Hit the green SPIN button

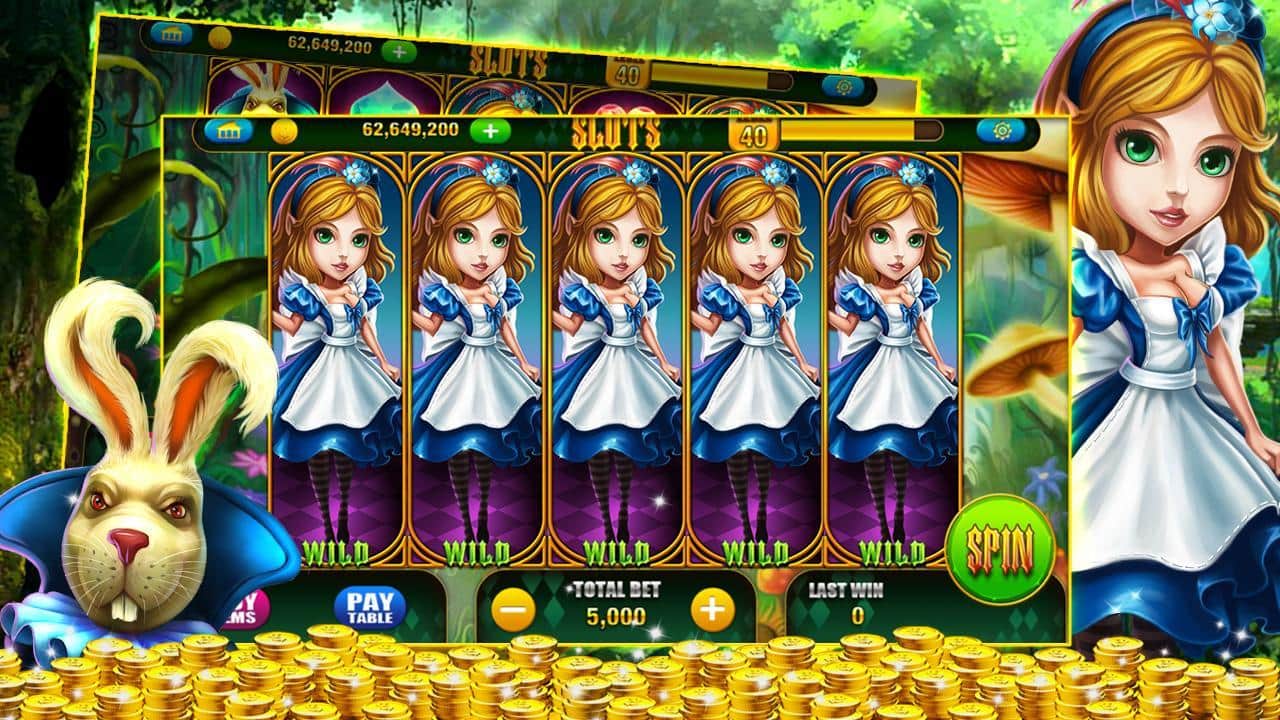pyautogui.click(x=1000, y=547)
